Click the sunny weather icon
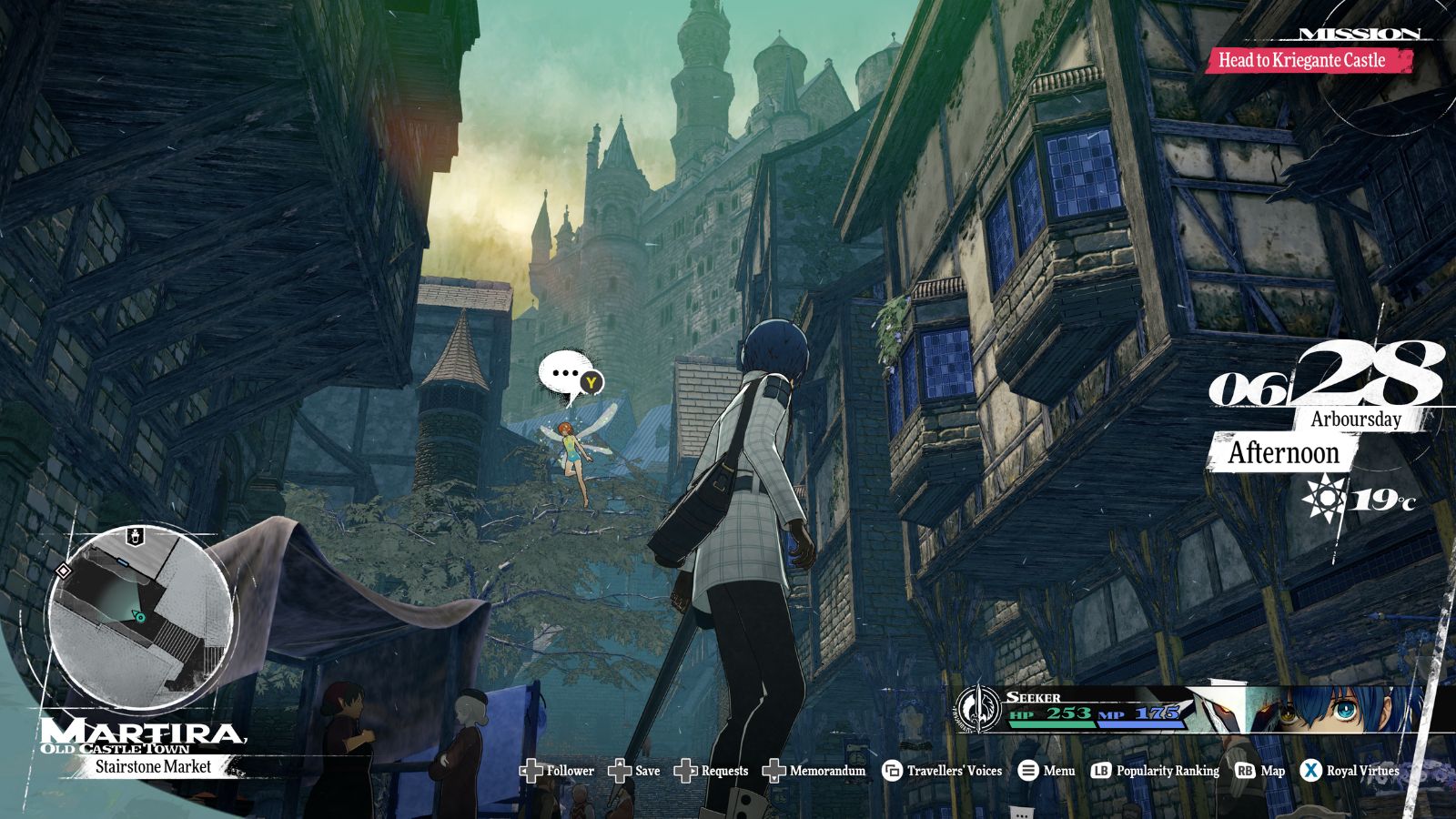The height and width of the screenshot is (819, 1456). point(1324,498)
